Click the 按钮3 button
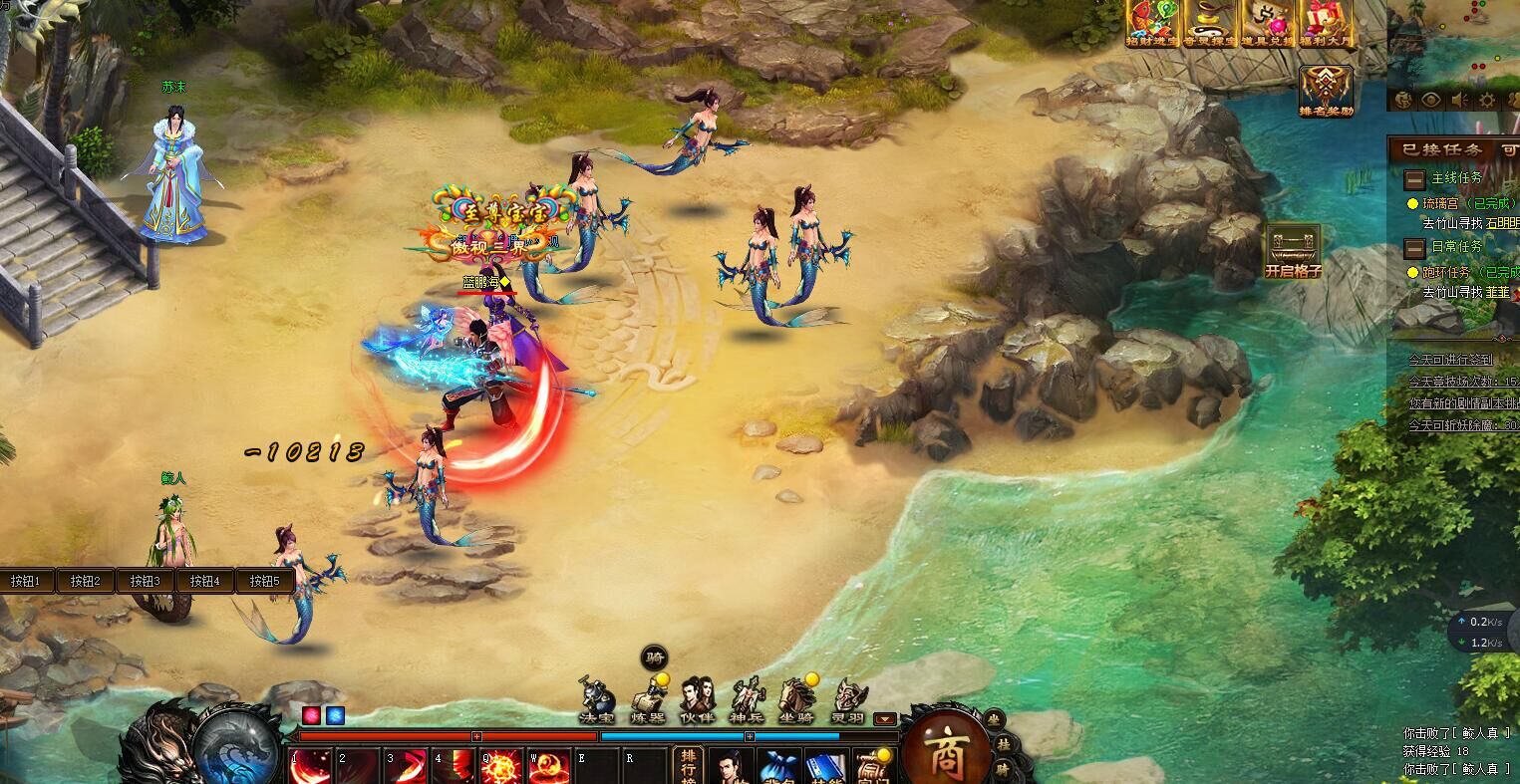Viewport: 1520px width, 784px height. 145,581
